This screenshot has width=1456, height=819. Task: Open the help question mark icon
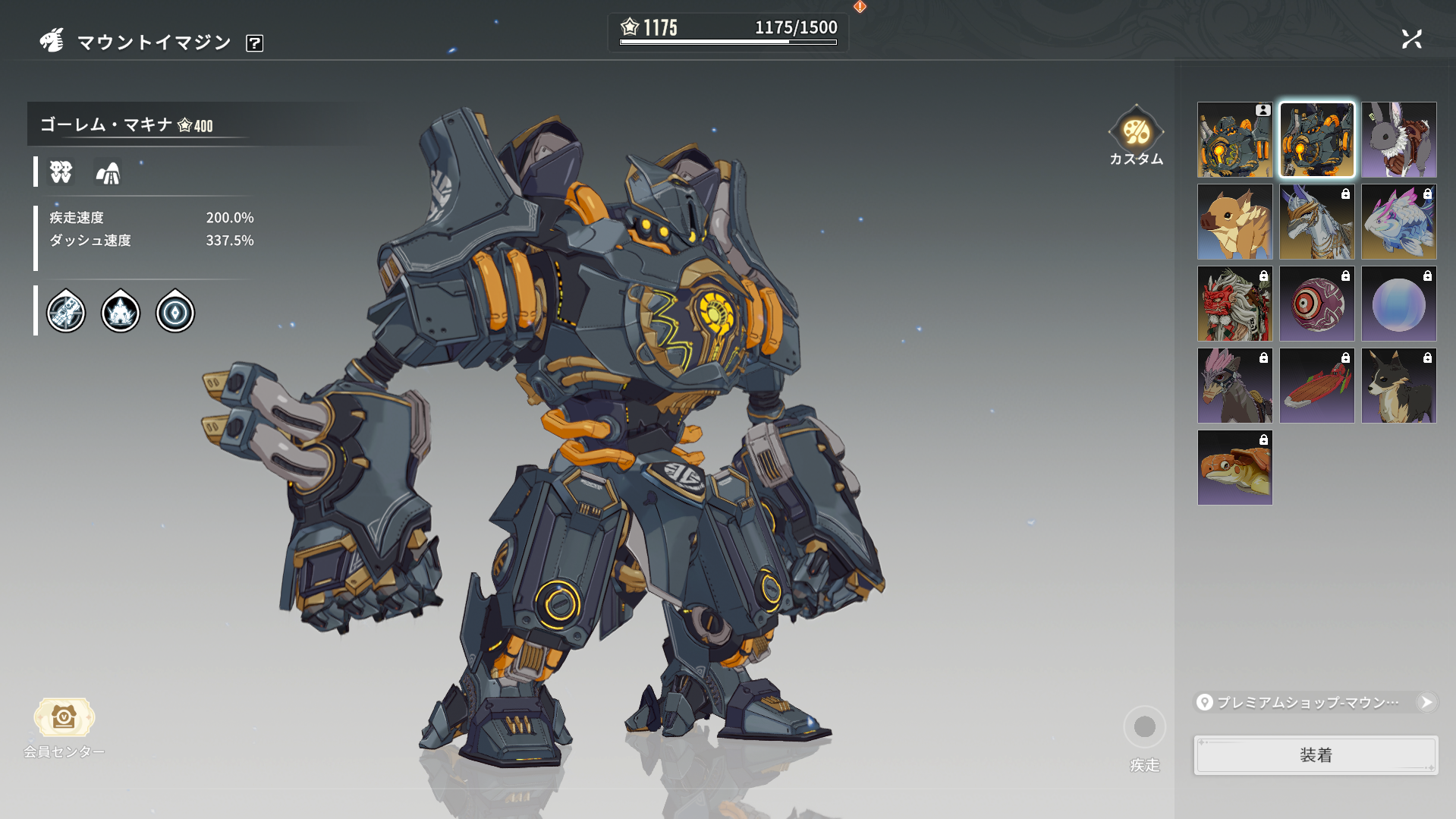click(x=255, y=43)
